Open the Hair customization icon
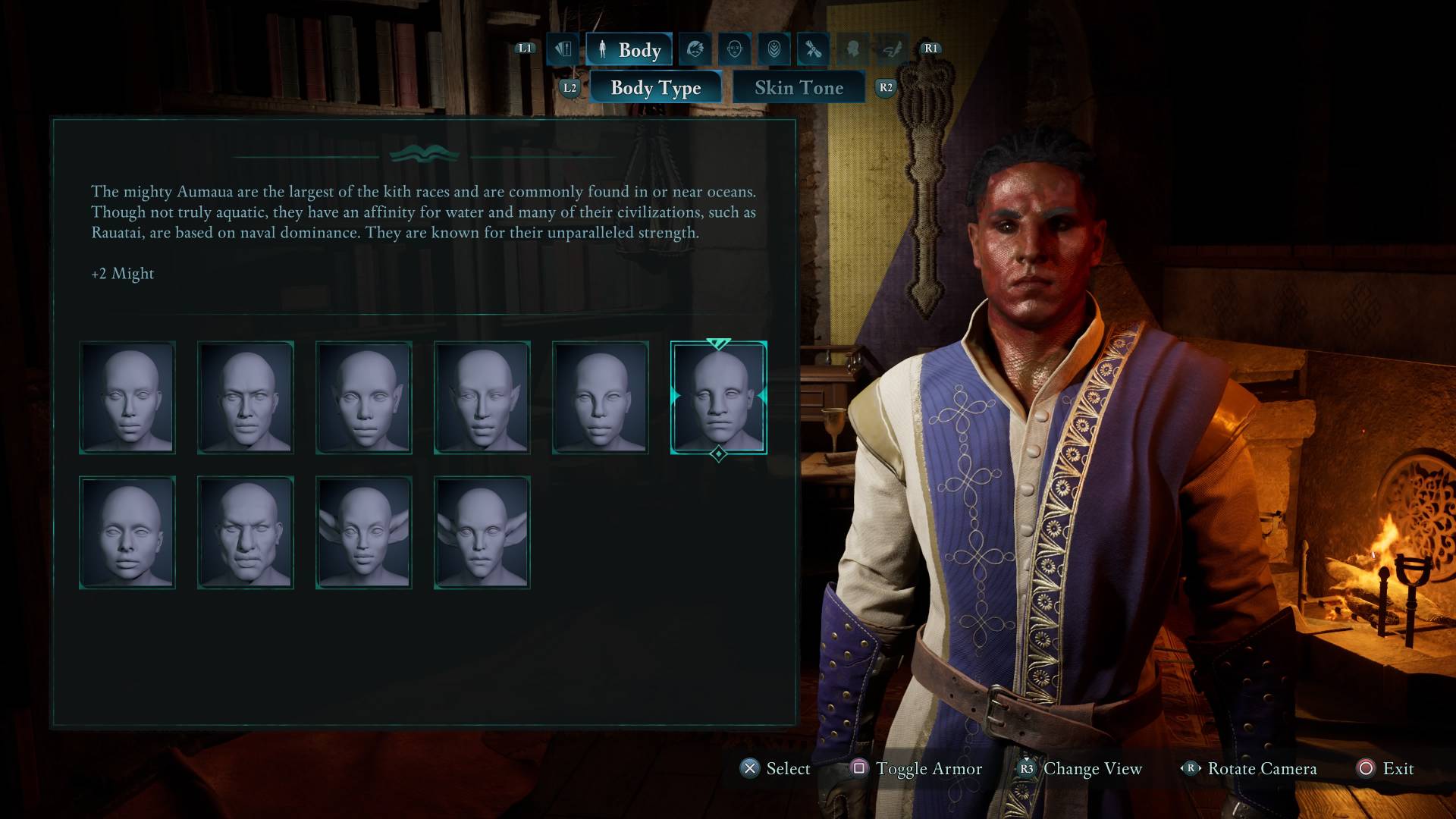The image size is (1456, 819). click(694, 49)
